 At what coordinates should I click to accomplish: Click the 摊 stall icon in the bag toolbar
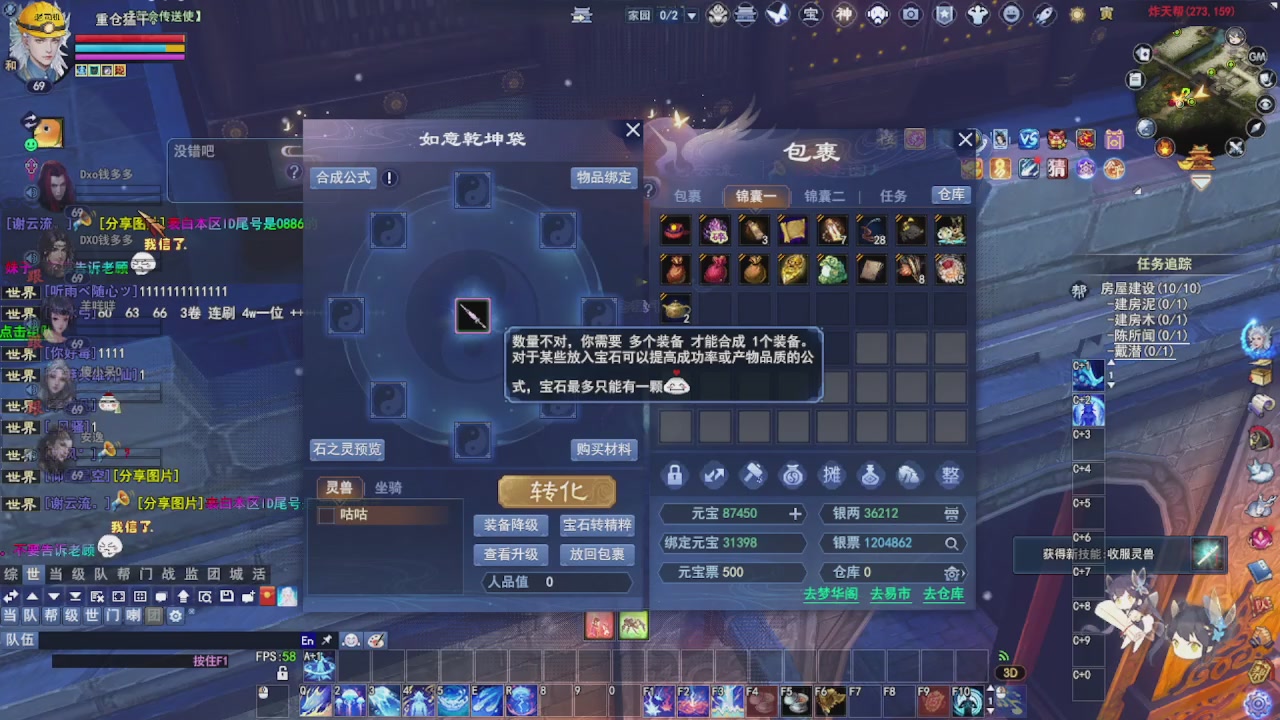coord(832,475)
